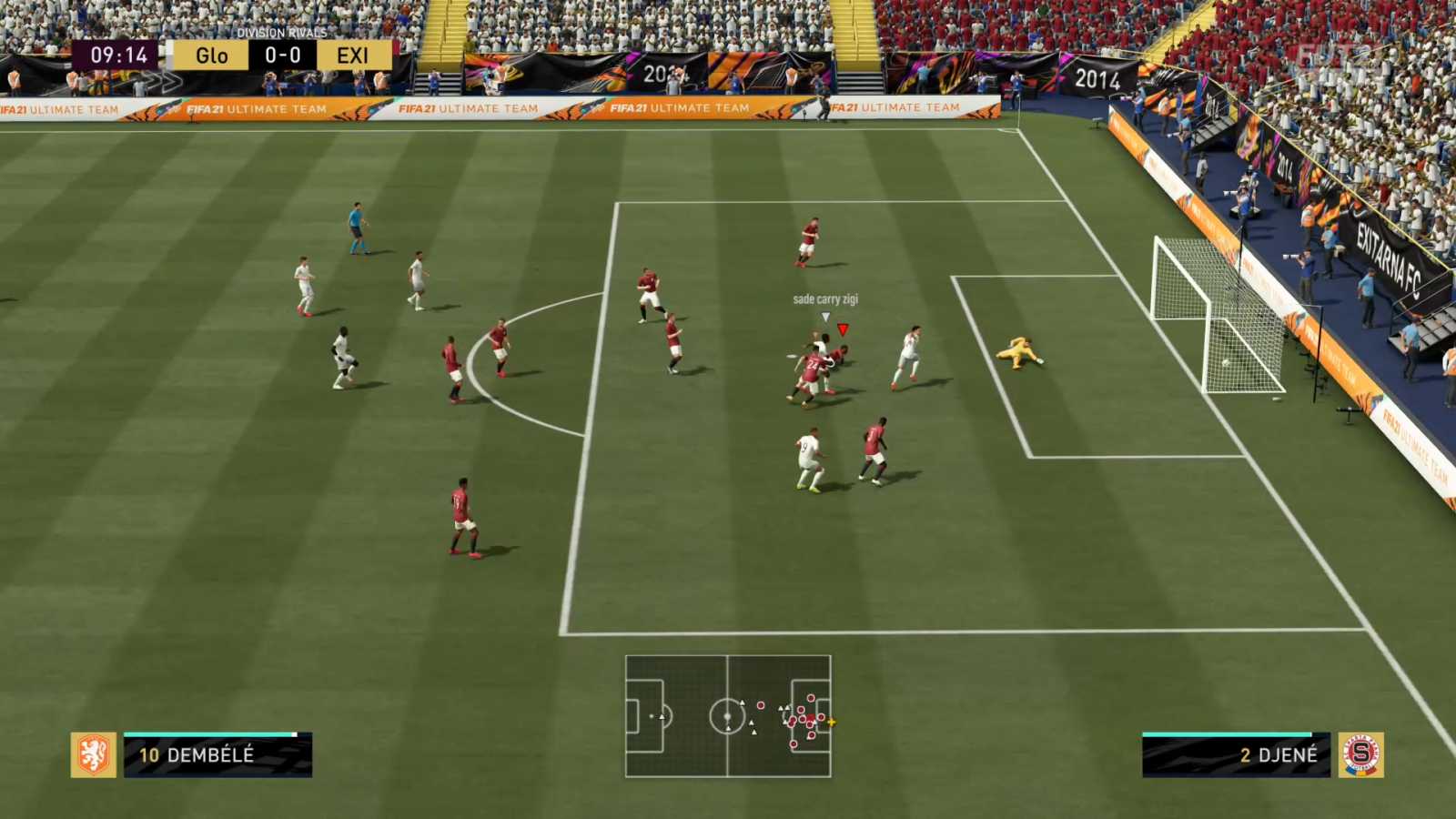Switch to the Glo team tab on the scoreboard
Viewport: 1456px width, 819px height.
(x=211, y=56)
